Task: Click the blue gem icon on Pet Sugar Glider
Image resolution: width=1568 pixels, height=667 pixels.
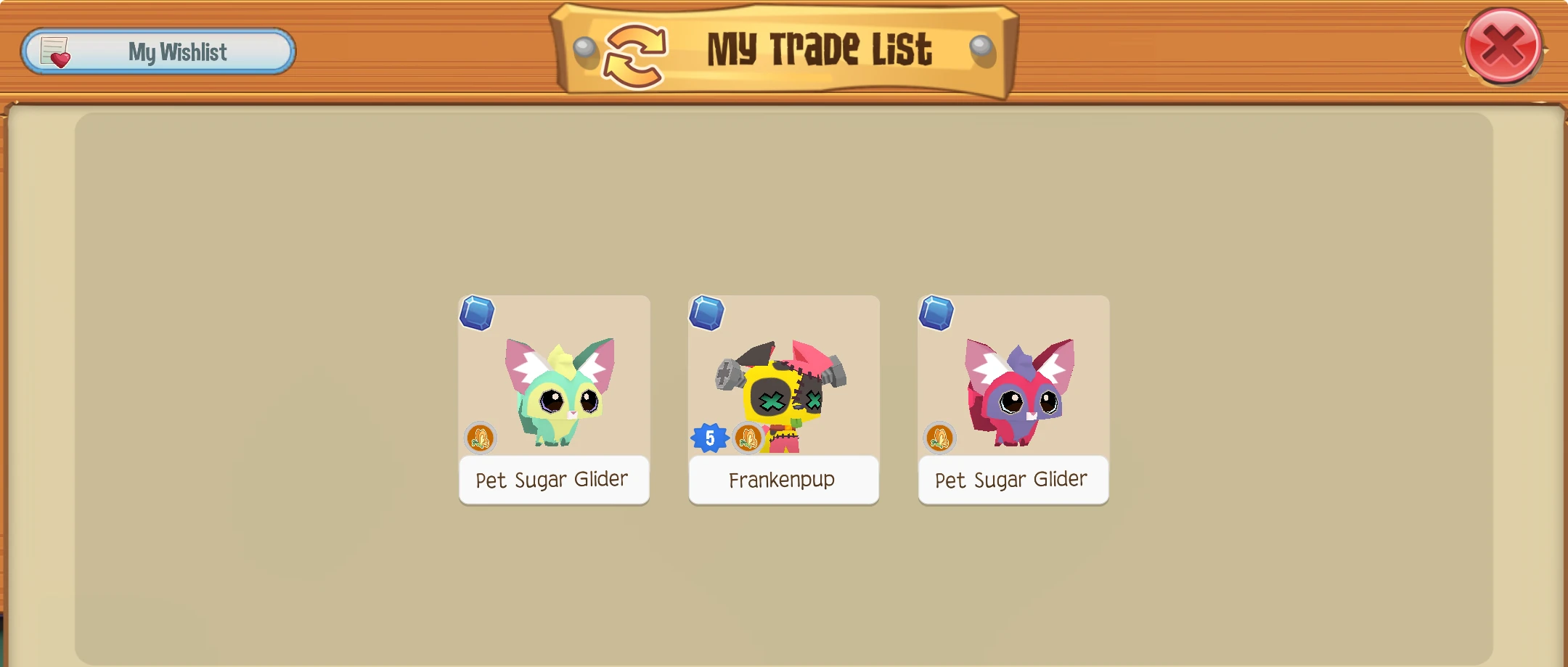Action: [478, 313]
